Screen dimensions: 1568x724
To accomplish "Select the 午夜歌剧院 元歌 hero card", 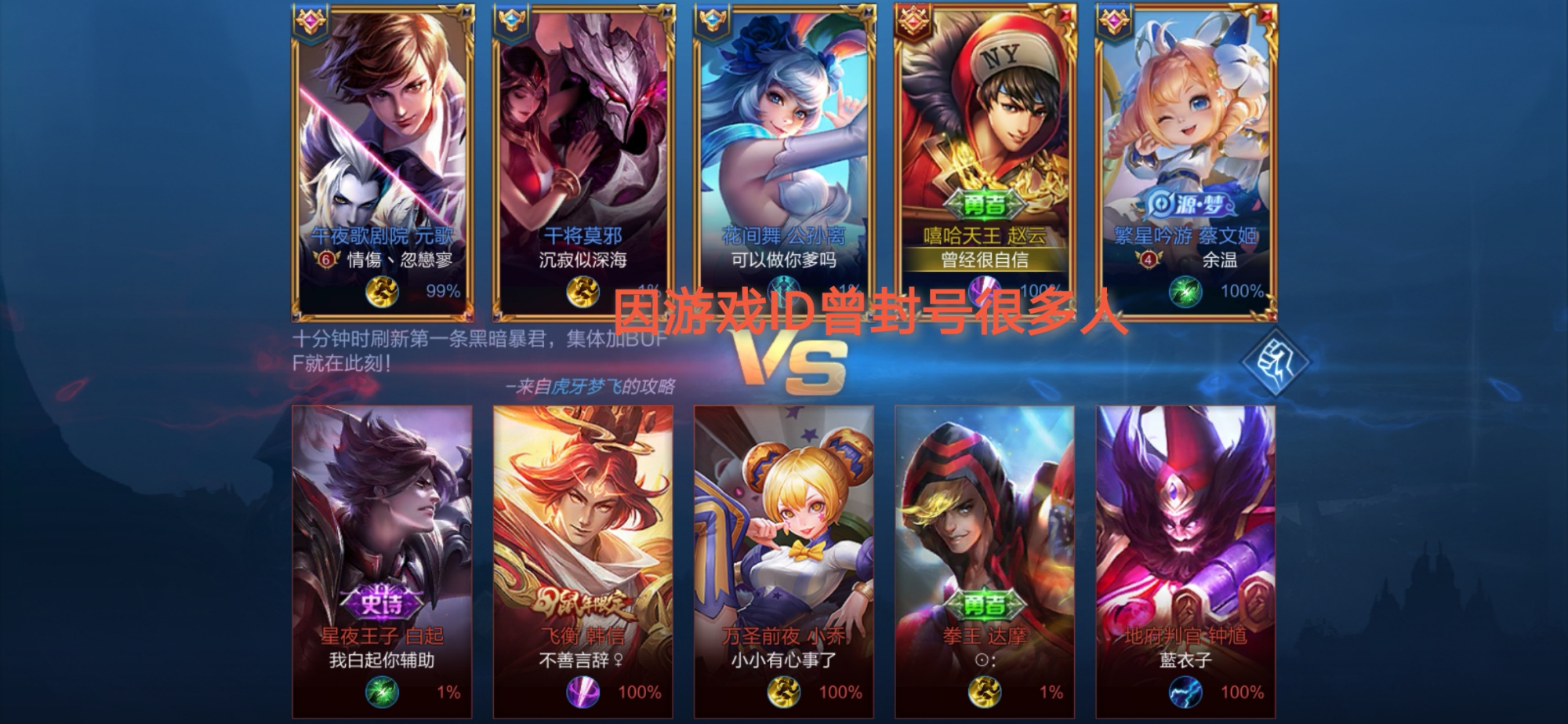I will coord(383,161).
